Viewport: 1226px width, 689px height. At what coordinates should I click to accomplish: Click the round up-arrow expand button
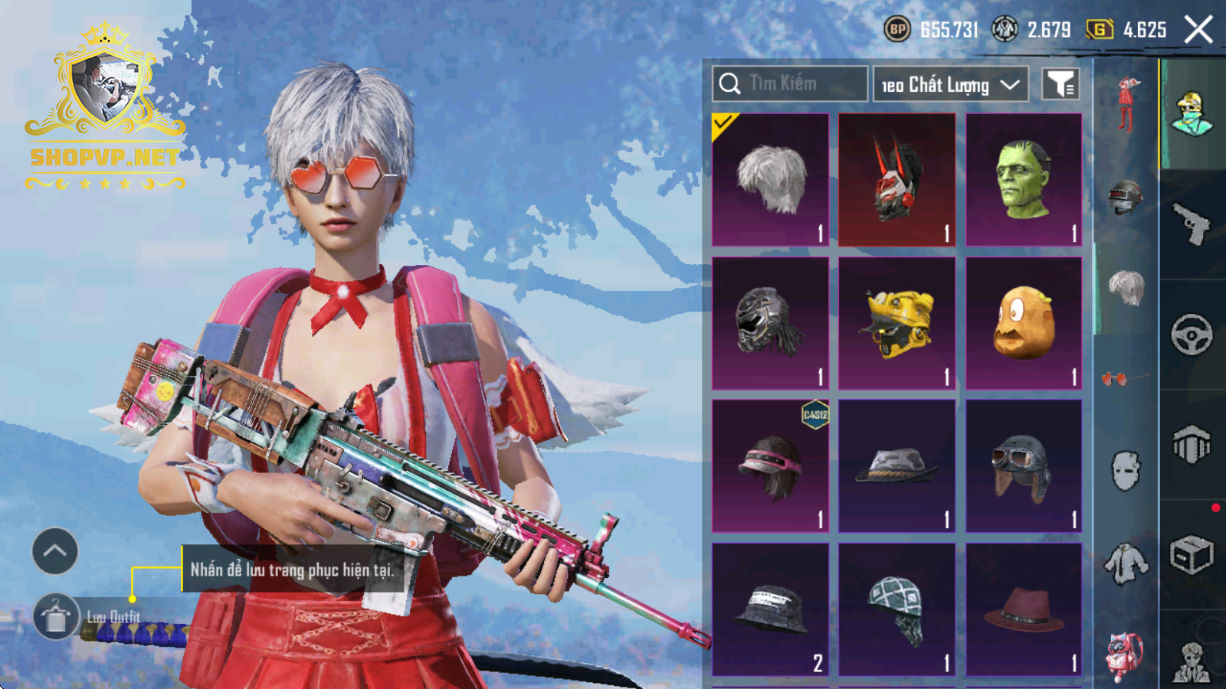click(x=55, y=551)
